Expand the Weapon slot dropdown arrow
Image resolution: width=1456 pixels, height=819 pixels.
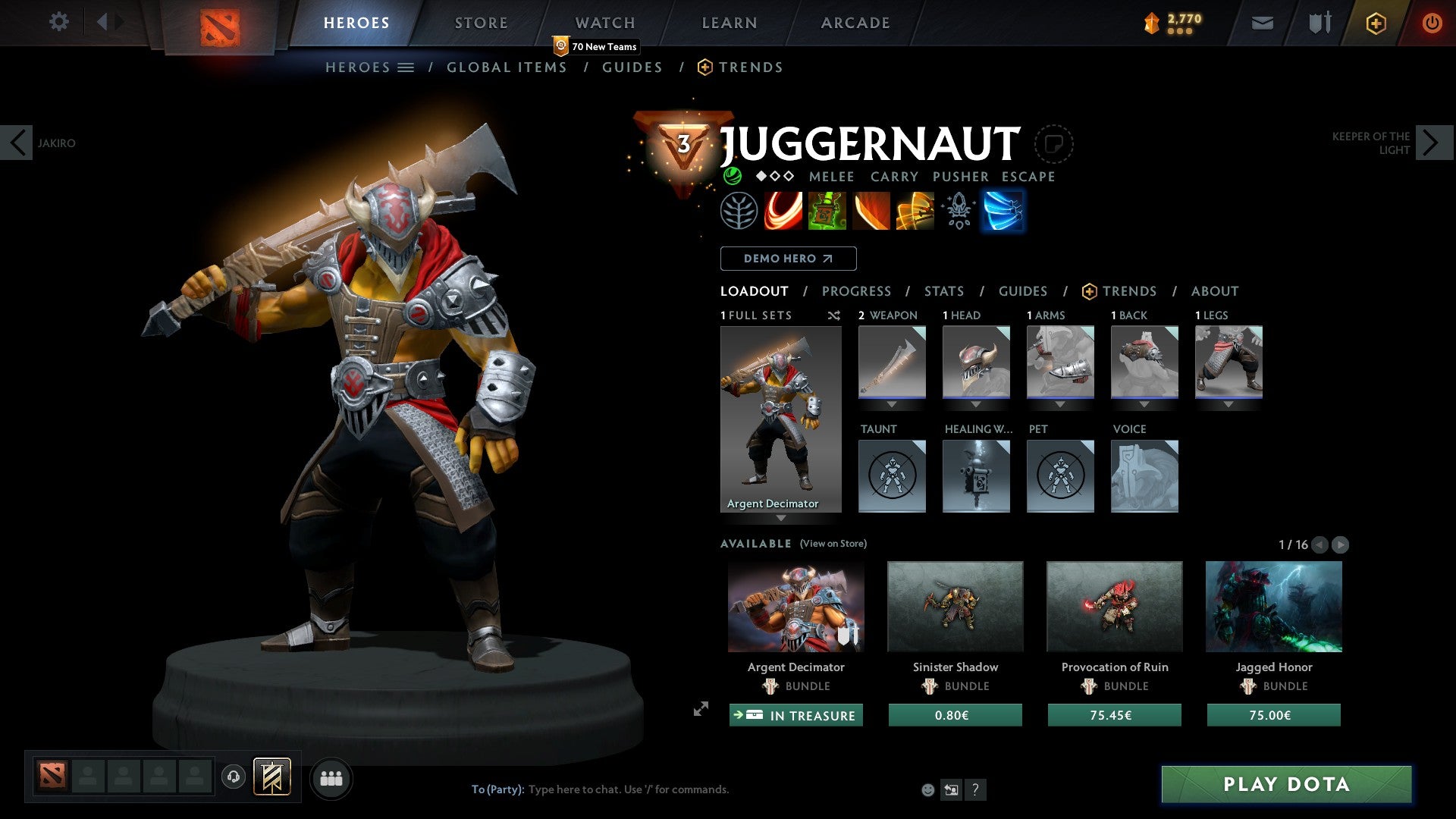[892, 404]
